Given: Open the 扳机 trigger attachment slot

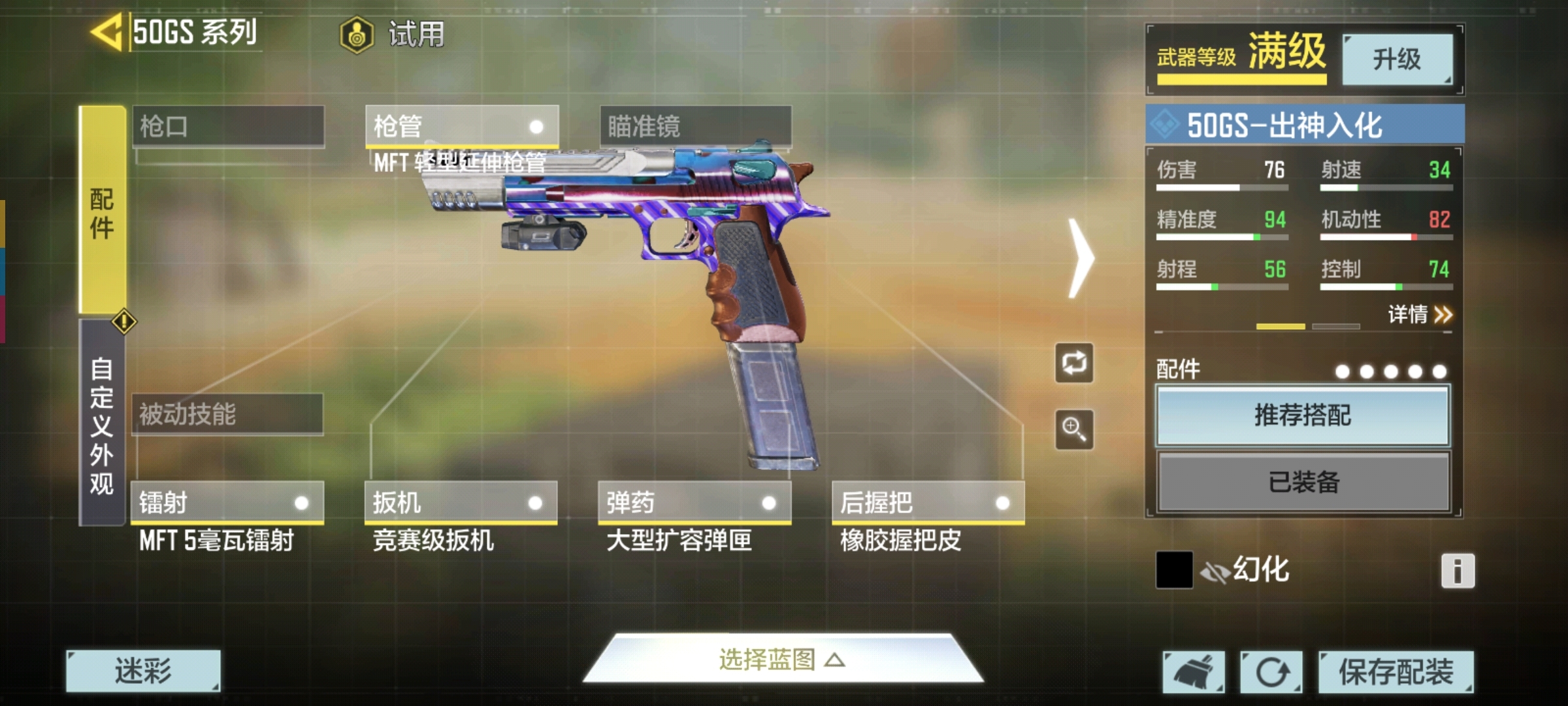Looking at the screenshot, I should [x=461, y=503].
